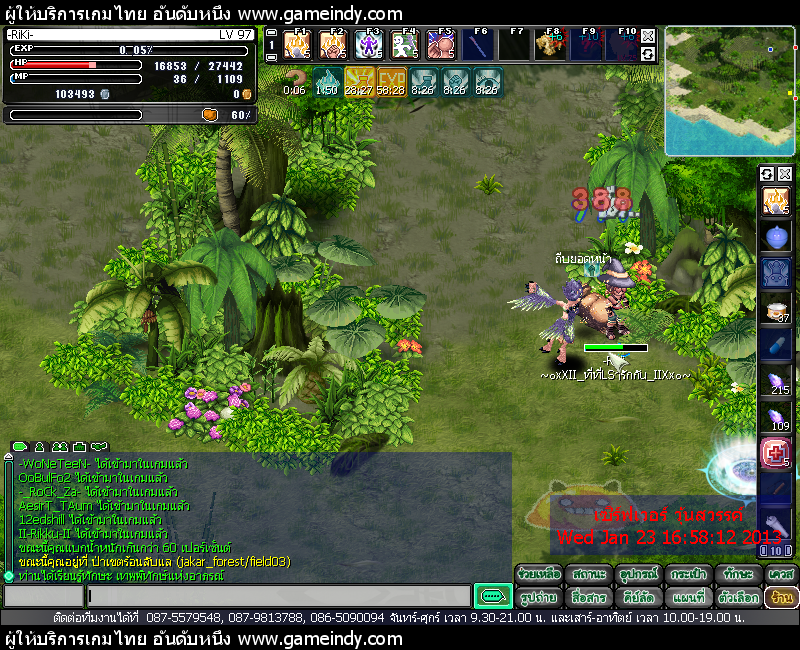The image size is (800, 650).
Task: Use the F3 purple figure skill
Action: click(x=369, y=45)
